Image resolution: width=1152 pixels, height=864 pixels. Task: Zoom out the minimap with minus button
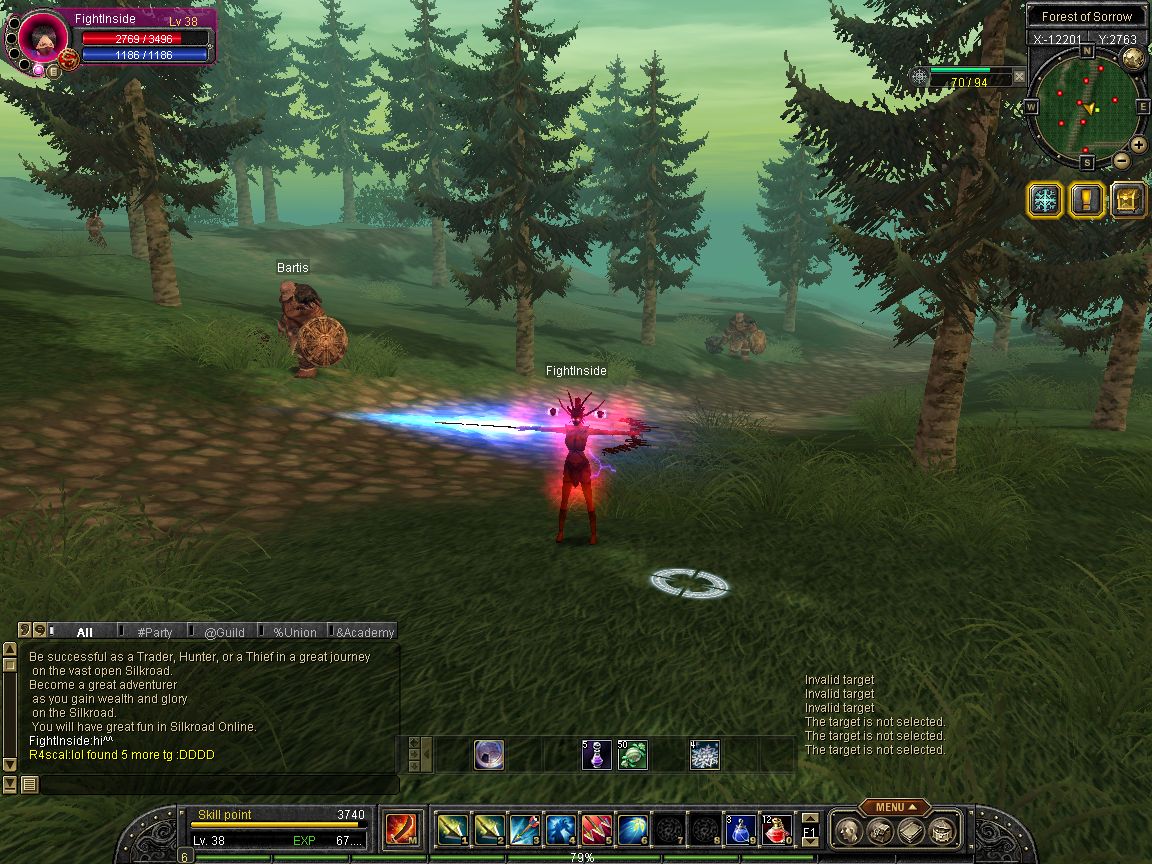(1121, 160)
